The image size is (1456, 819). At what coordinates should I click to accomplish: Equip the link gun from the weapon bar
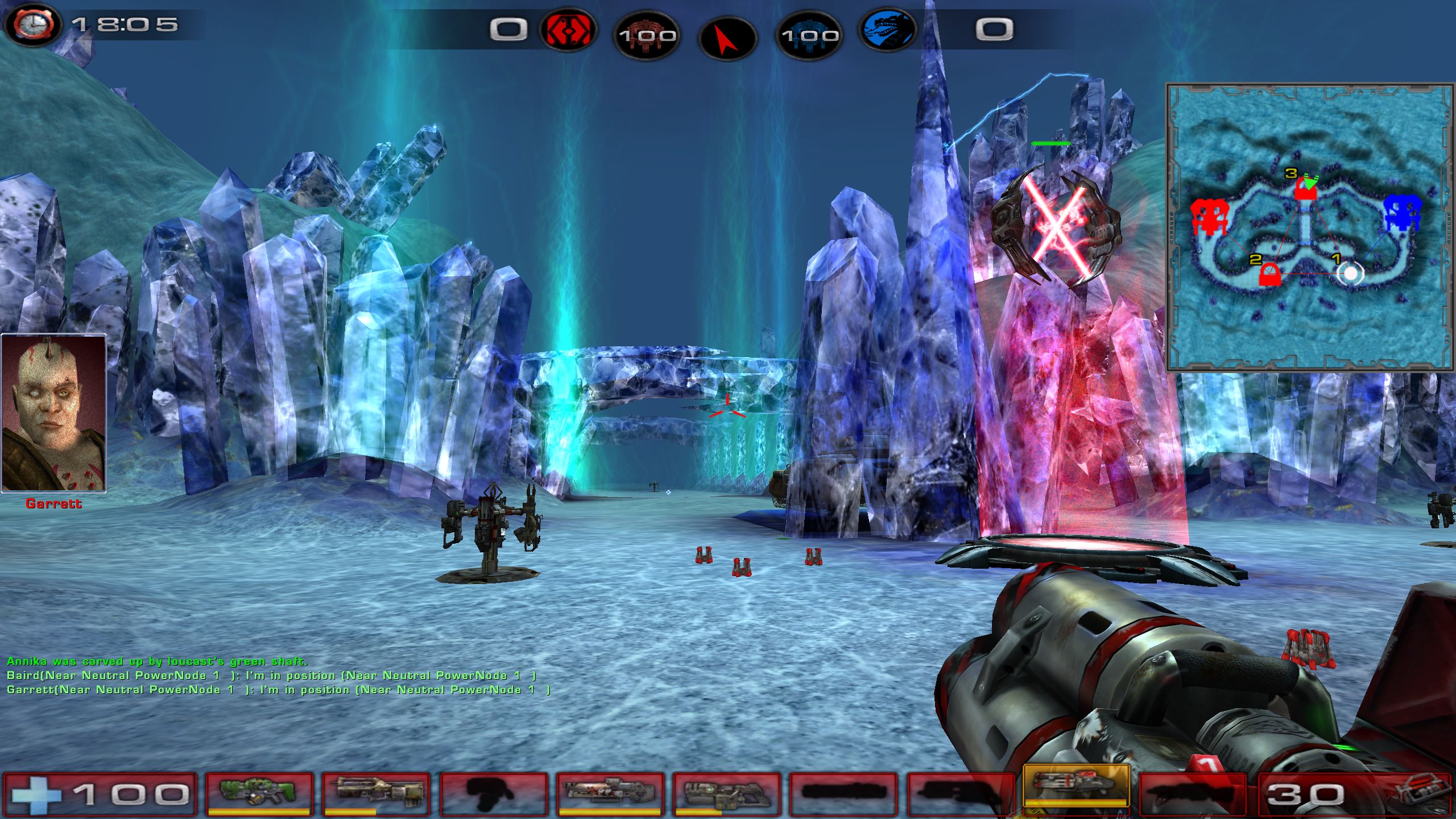726,793
